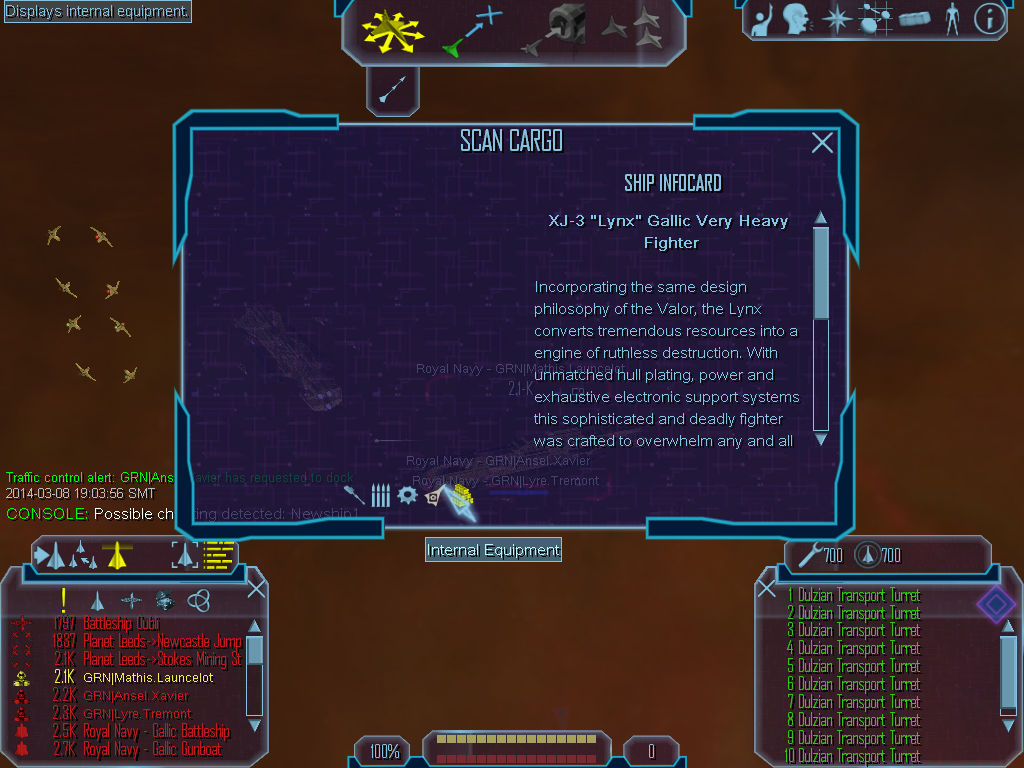Open the cargo inventory crate icon
Screen dimensions: 1024x768
coord(914,19)
